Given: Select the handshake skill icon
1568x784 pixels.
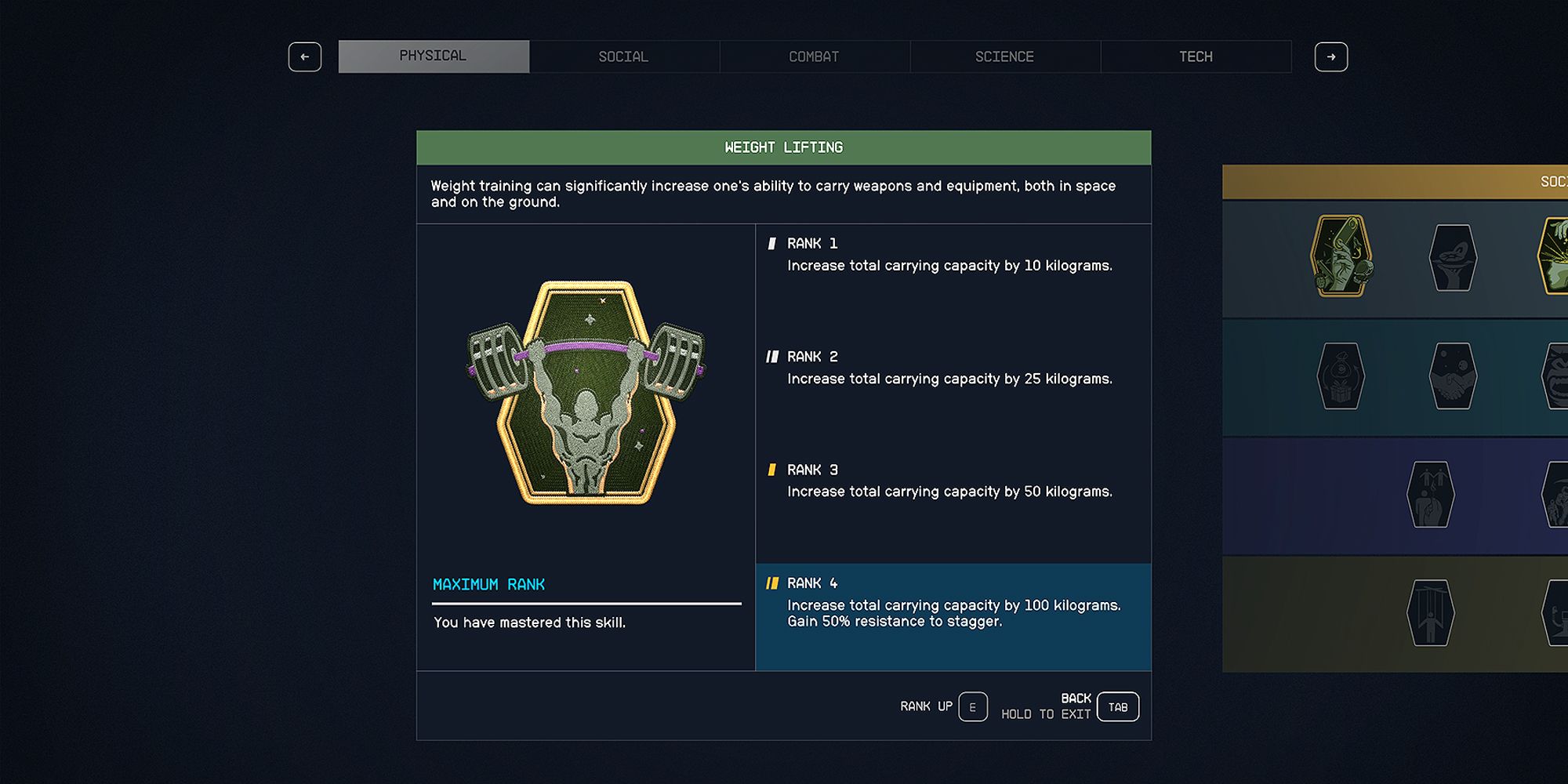Looking at the screenshot, I should [x=1455, y=376].
